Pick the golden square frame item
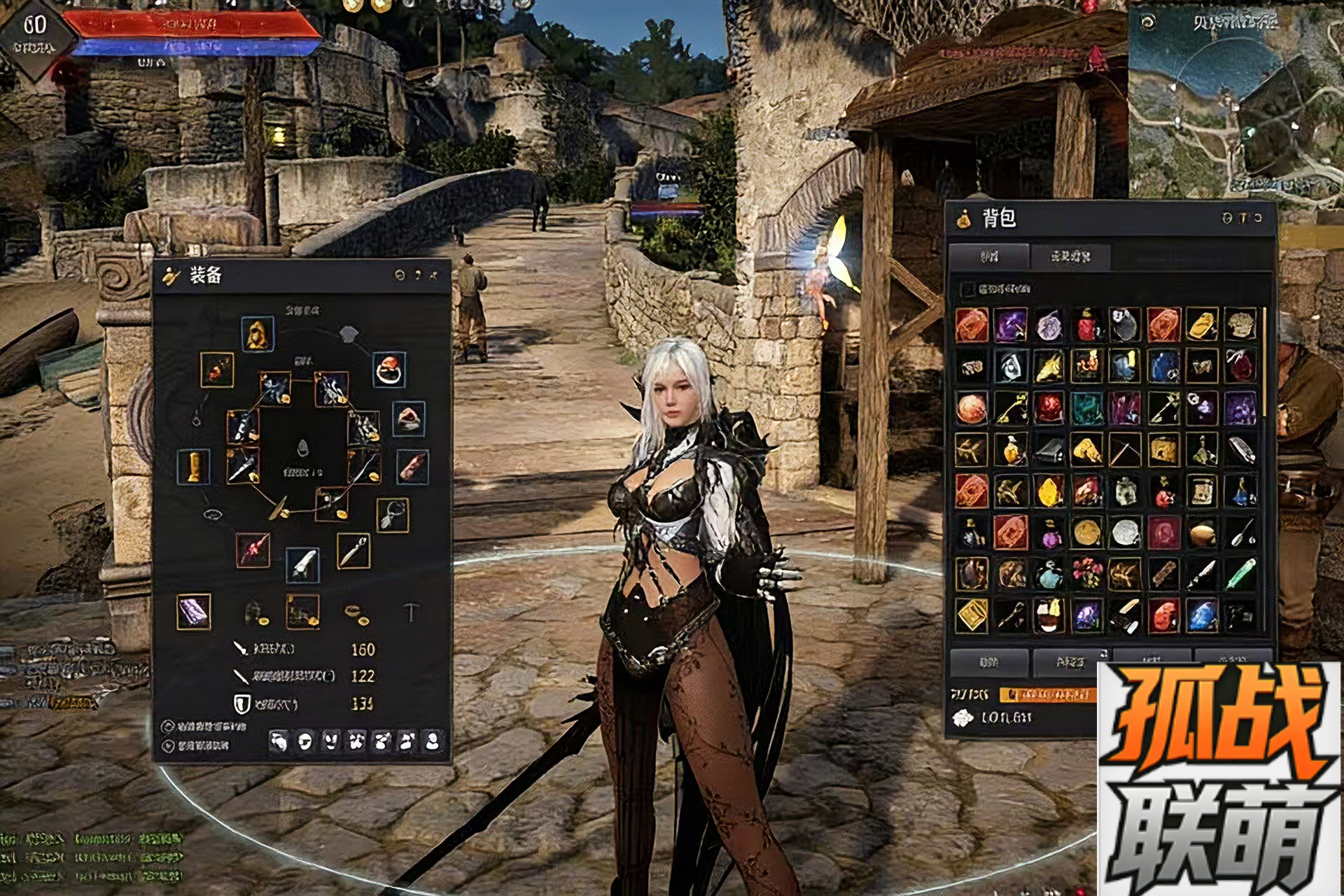The image size is (1344, 896). click(972, 615)
